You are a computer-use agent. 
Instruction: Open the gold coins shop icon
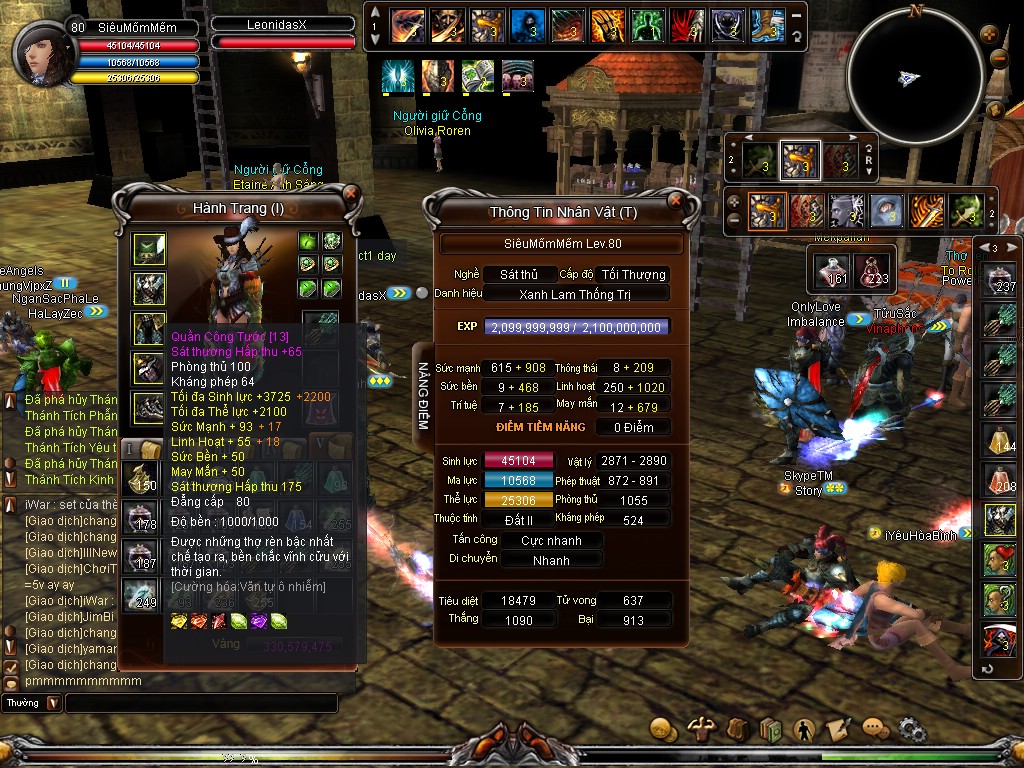click(661, 729)
